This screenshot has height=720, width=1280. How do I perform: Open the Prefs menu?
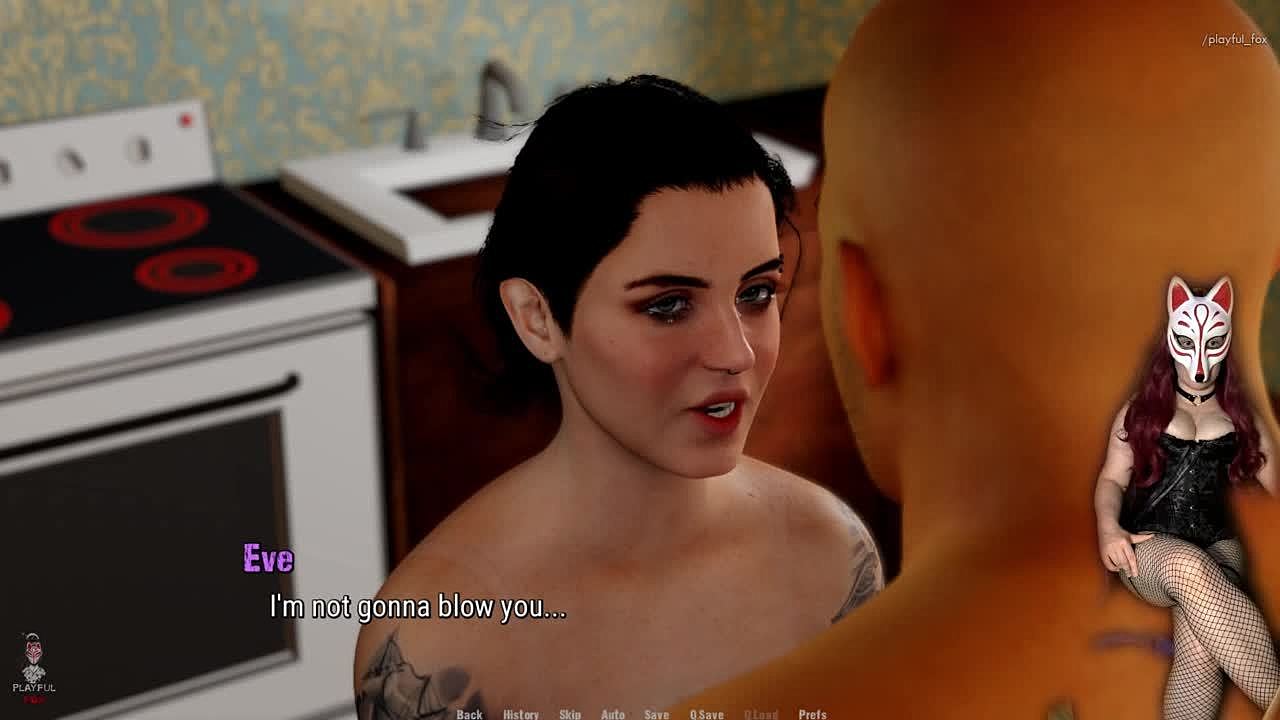[x=812, y=714]
